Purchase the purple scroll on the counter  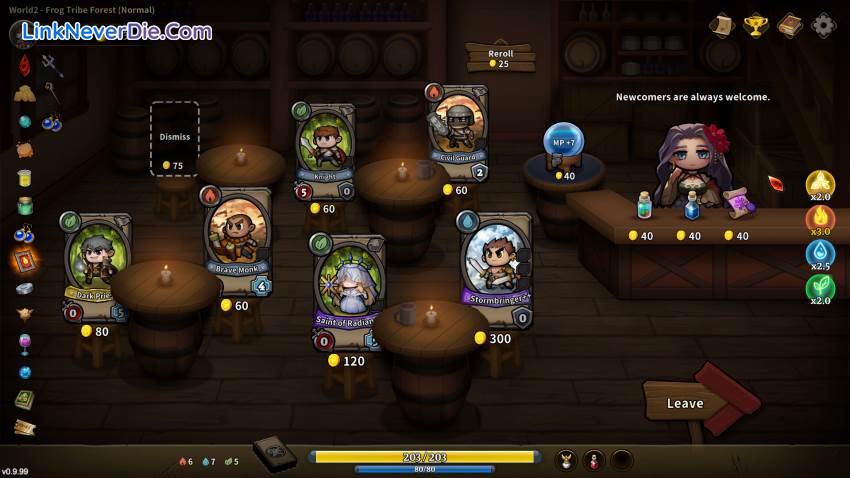tap(739, 203)
